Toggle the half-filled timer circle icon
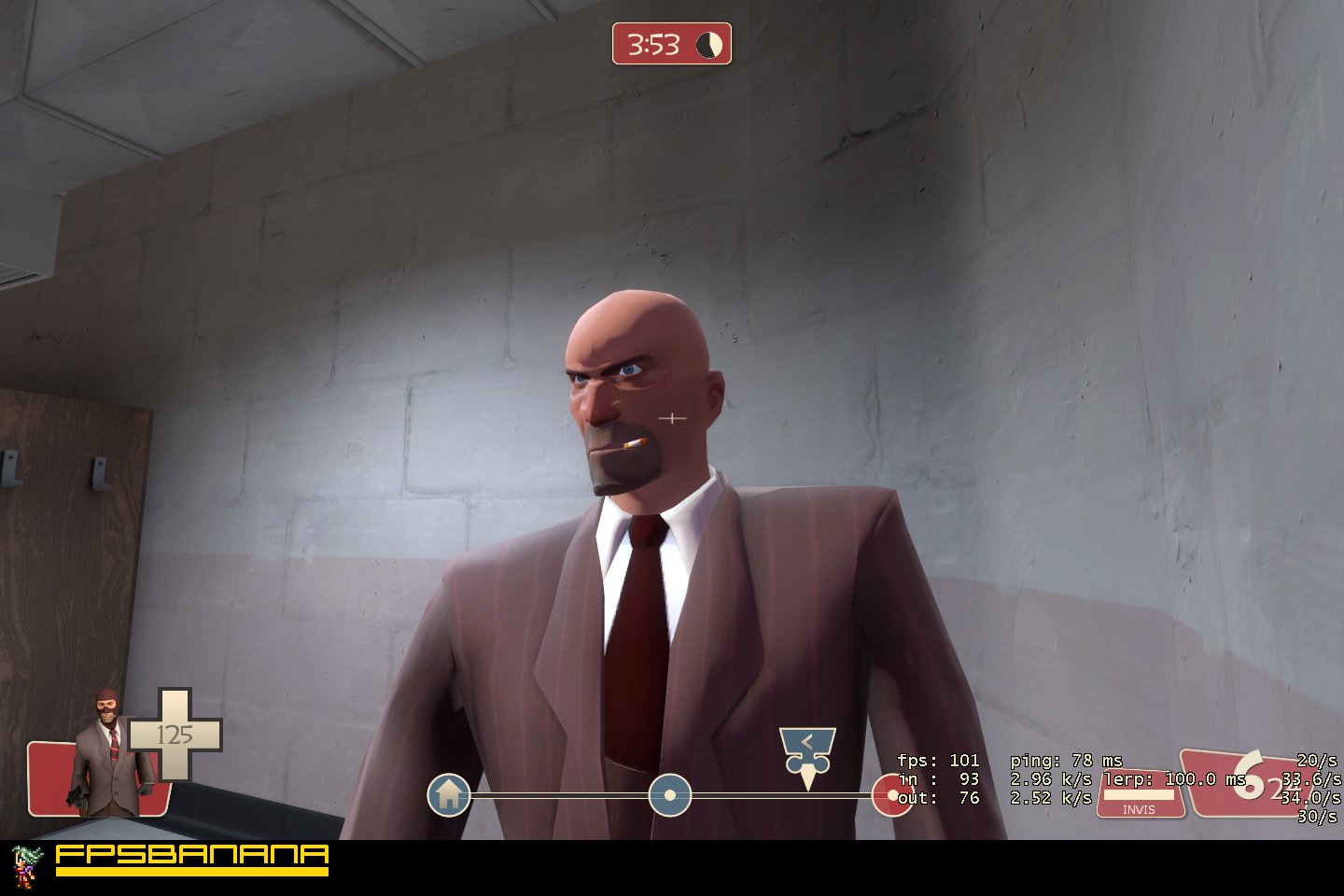The height and width of the screenshot is (896, 1344). [707, 43]
